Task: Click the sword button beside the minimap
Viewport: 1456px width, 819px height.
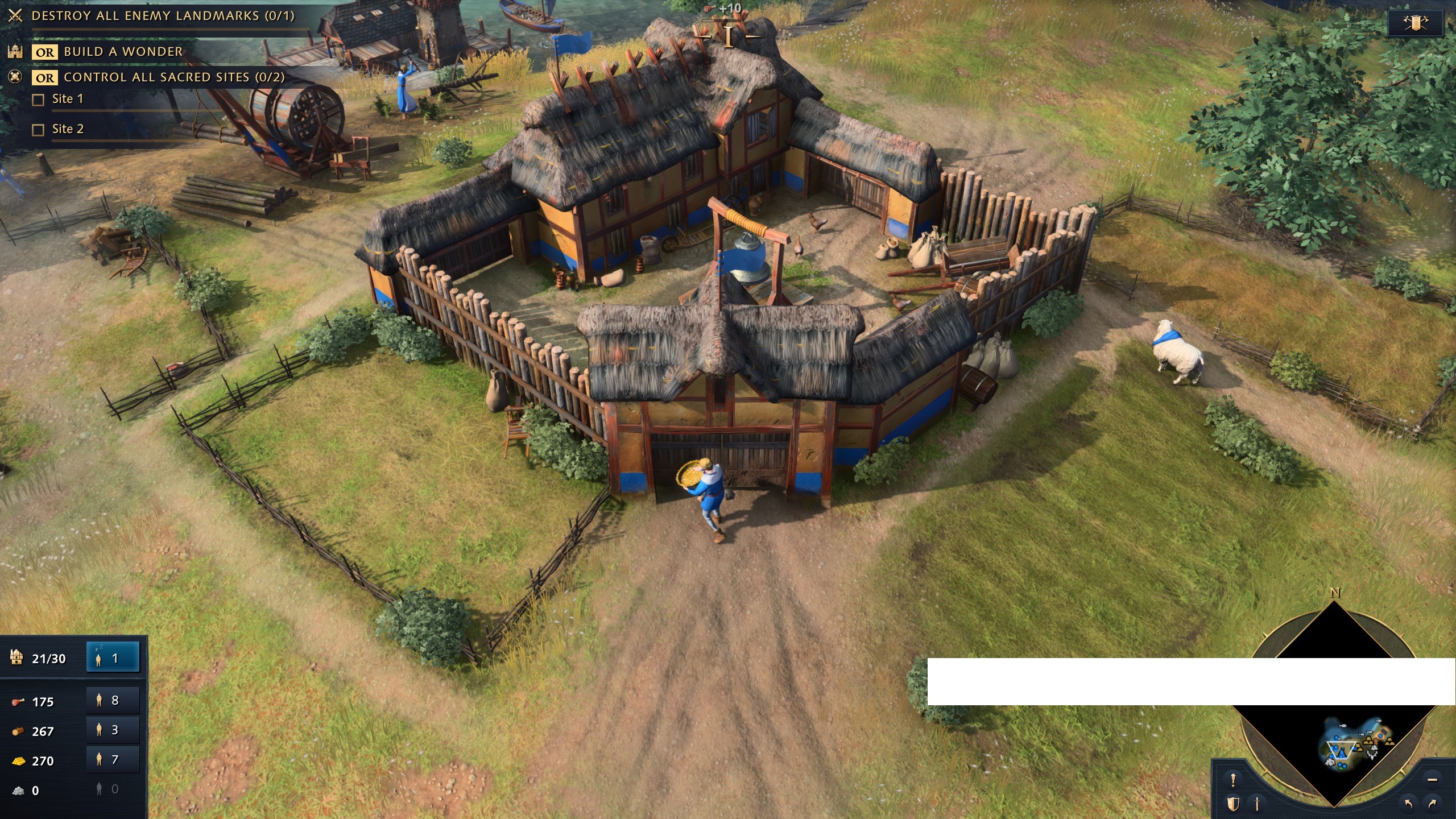Action: pyautogui.click(x=1258, y=804)
